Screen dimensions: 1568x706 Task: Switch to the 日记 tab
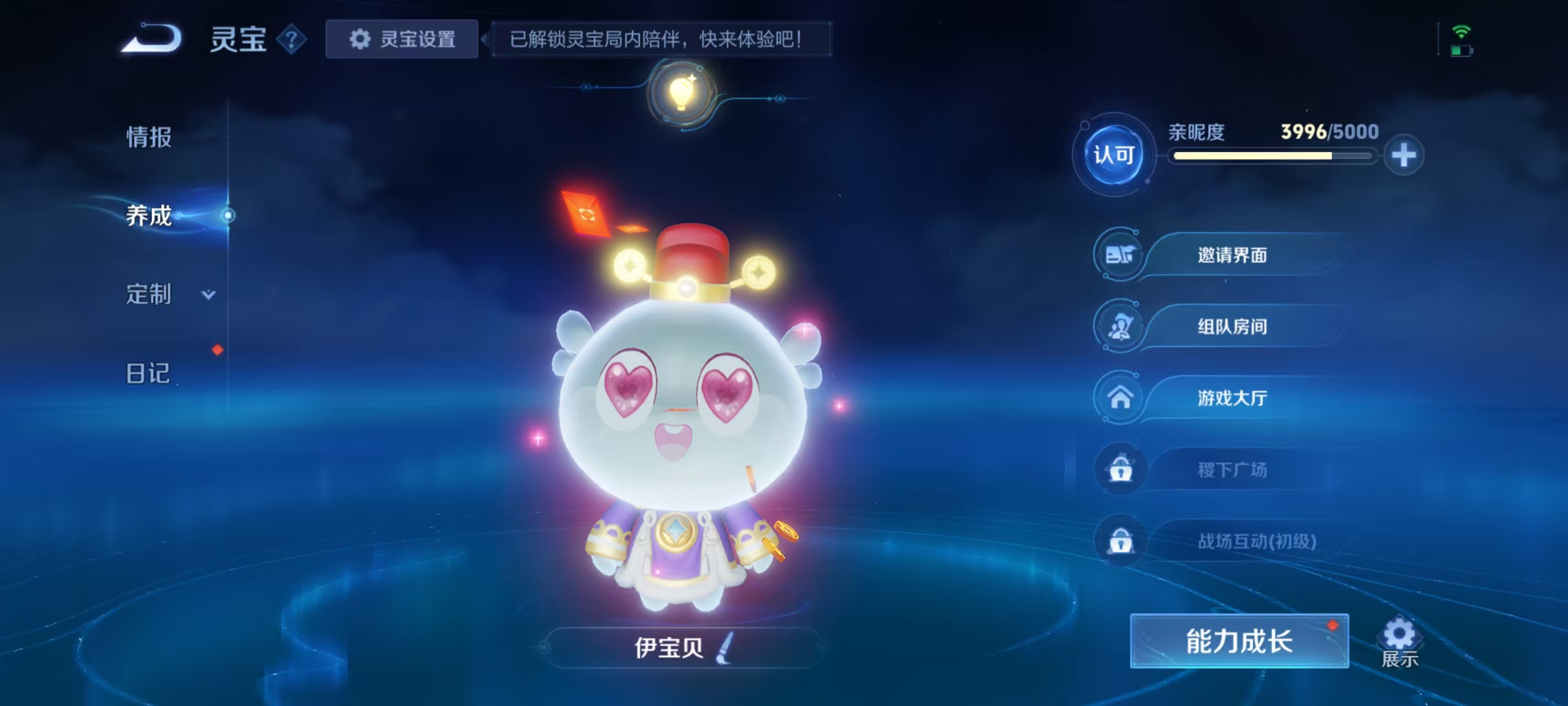pyautogui.click(x=148, y=372)
